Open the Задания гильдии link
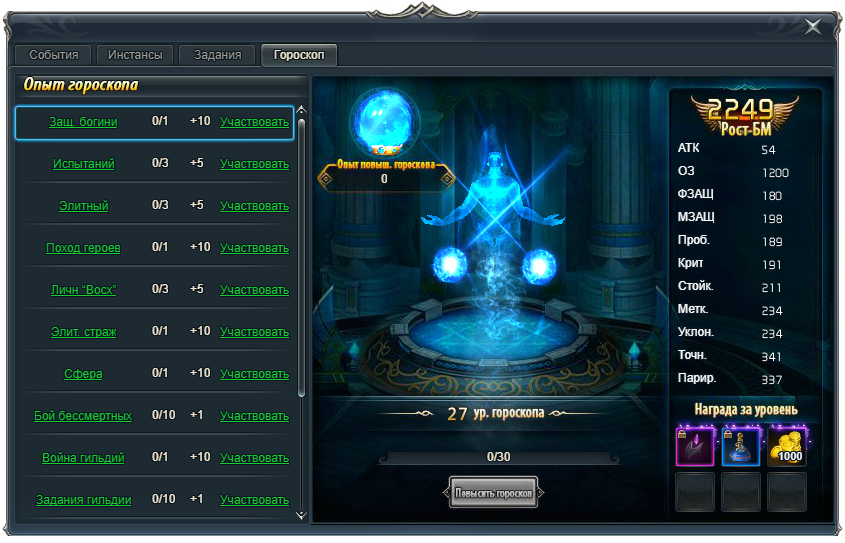The height and width of the screenshot is (543, 845). tap(83, 500)
